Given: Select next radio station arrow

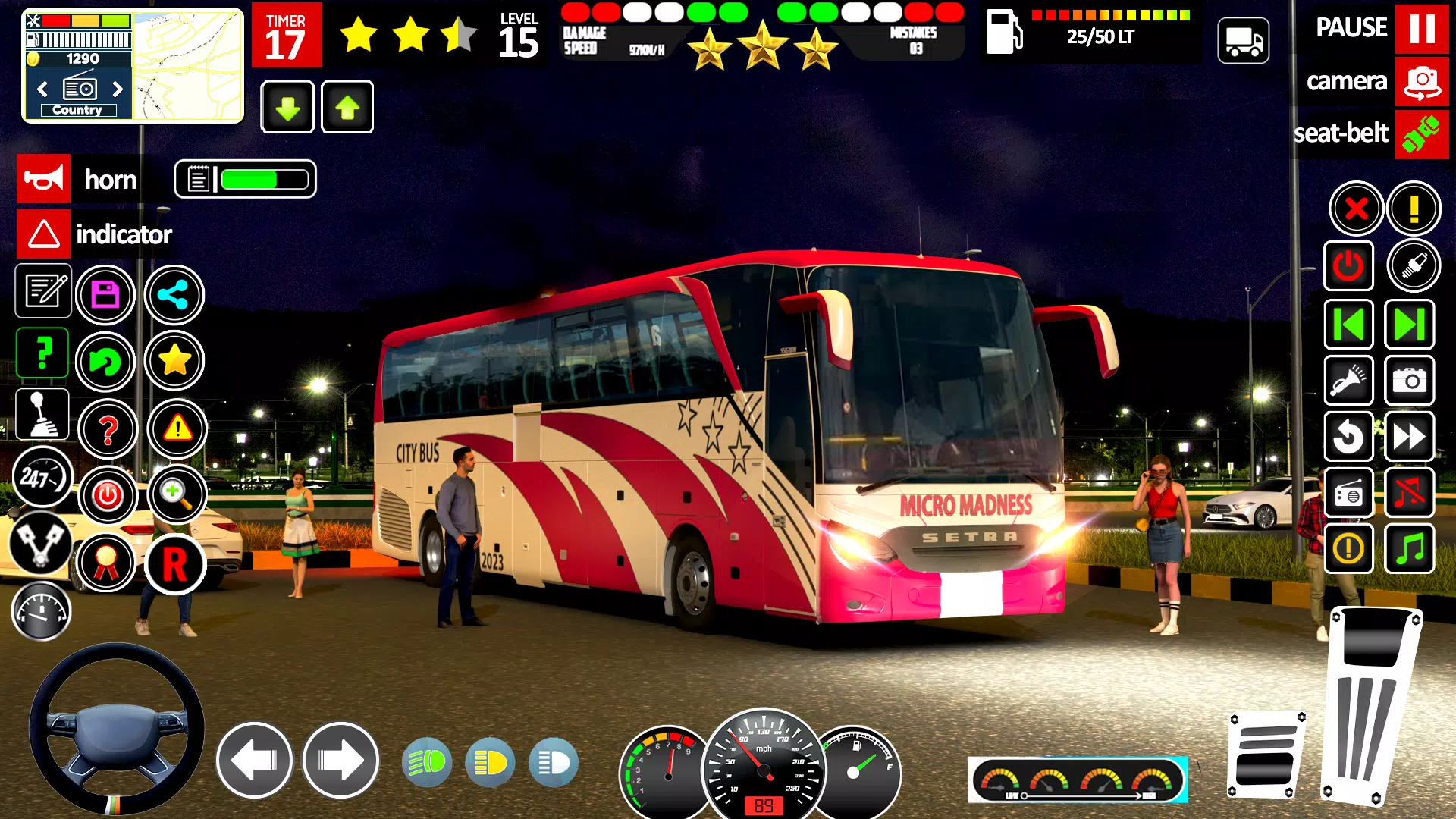Looking at the screenshot, I should point(118,89).
